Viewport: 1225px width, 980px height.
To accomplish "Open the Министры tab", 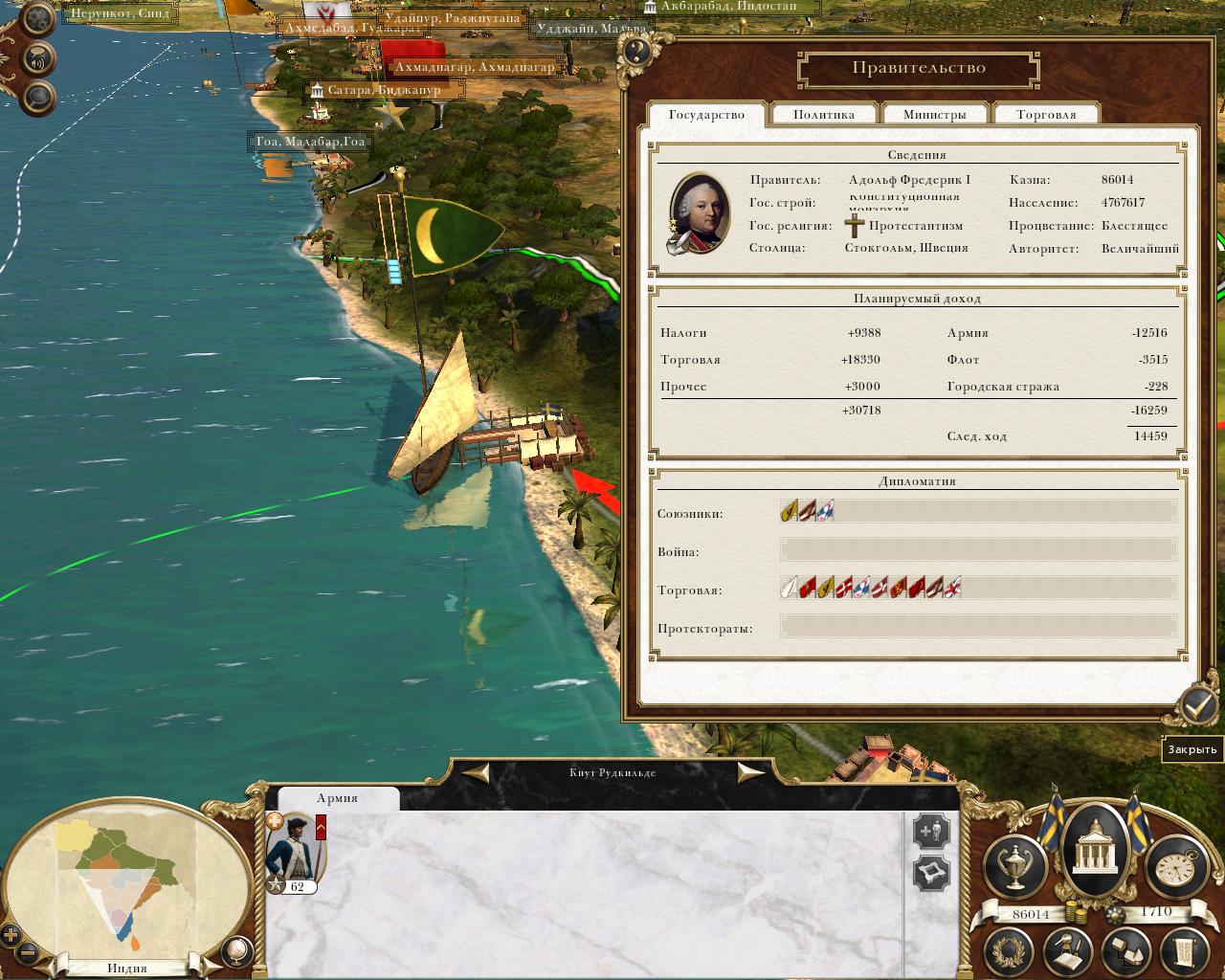I will [x=934, y=115].
